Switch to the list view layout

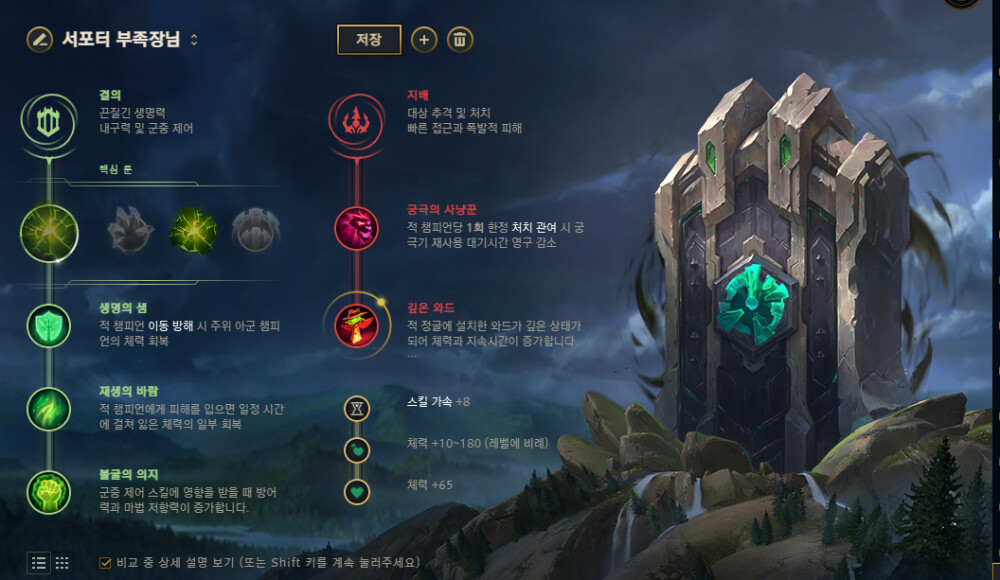point(39,562)
